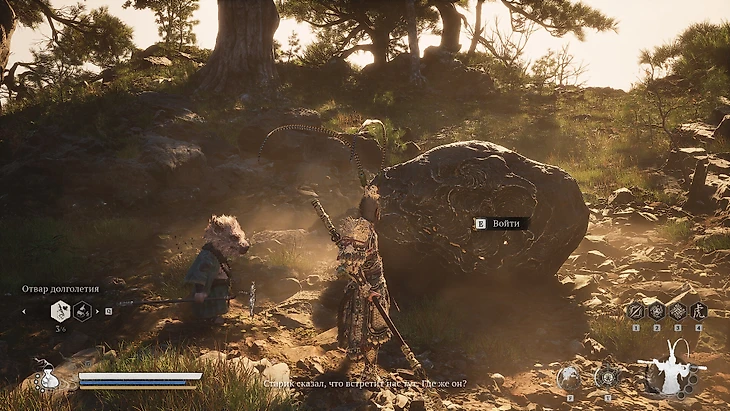
Task: Cycle quick items with the right arrow
Action: pyautogui.click(x=97, y=311)
